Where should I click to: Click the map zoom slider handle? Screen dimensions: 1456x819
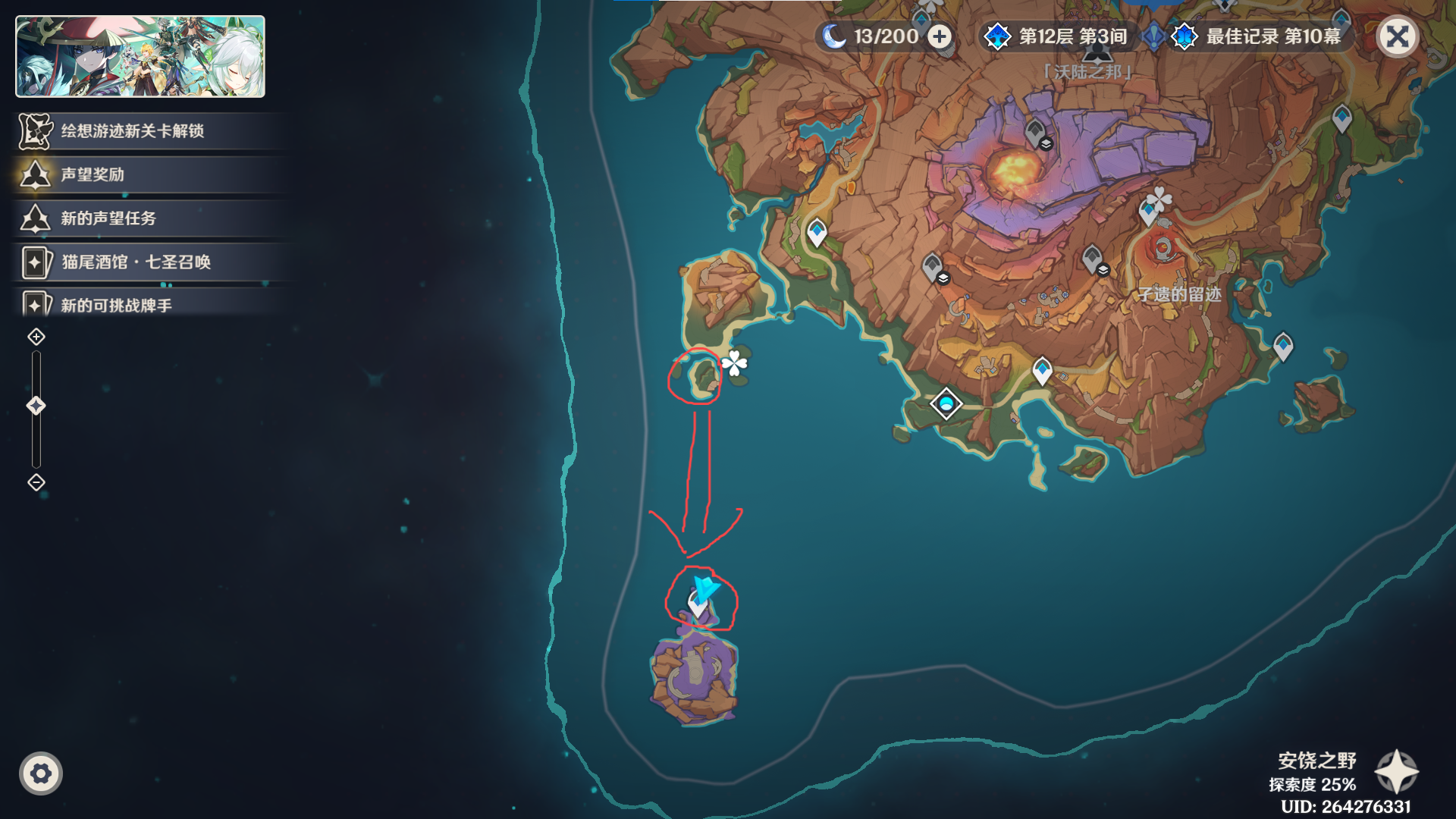[x=36, y=406]
